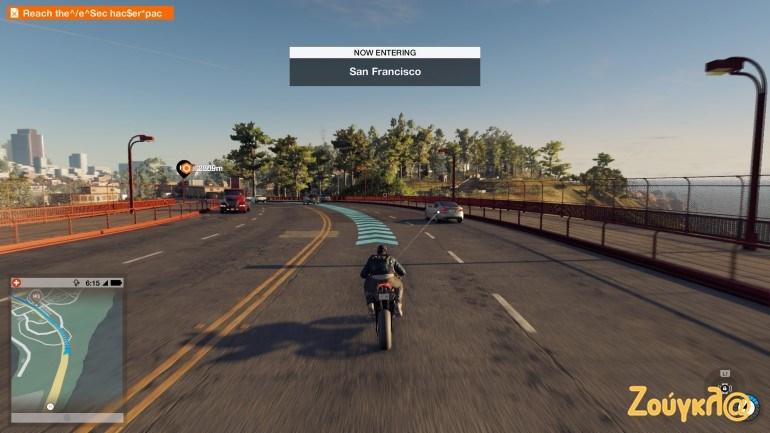This screenshot has width=770, height=433.
Task: Open the minimap in the phone widget
Action: coord(66,350)
